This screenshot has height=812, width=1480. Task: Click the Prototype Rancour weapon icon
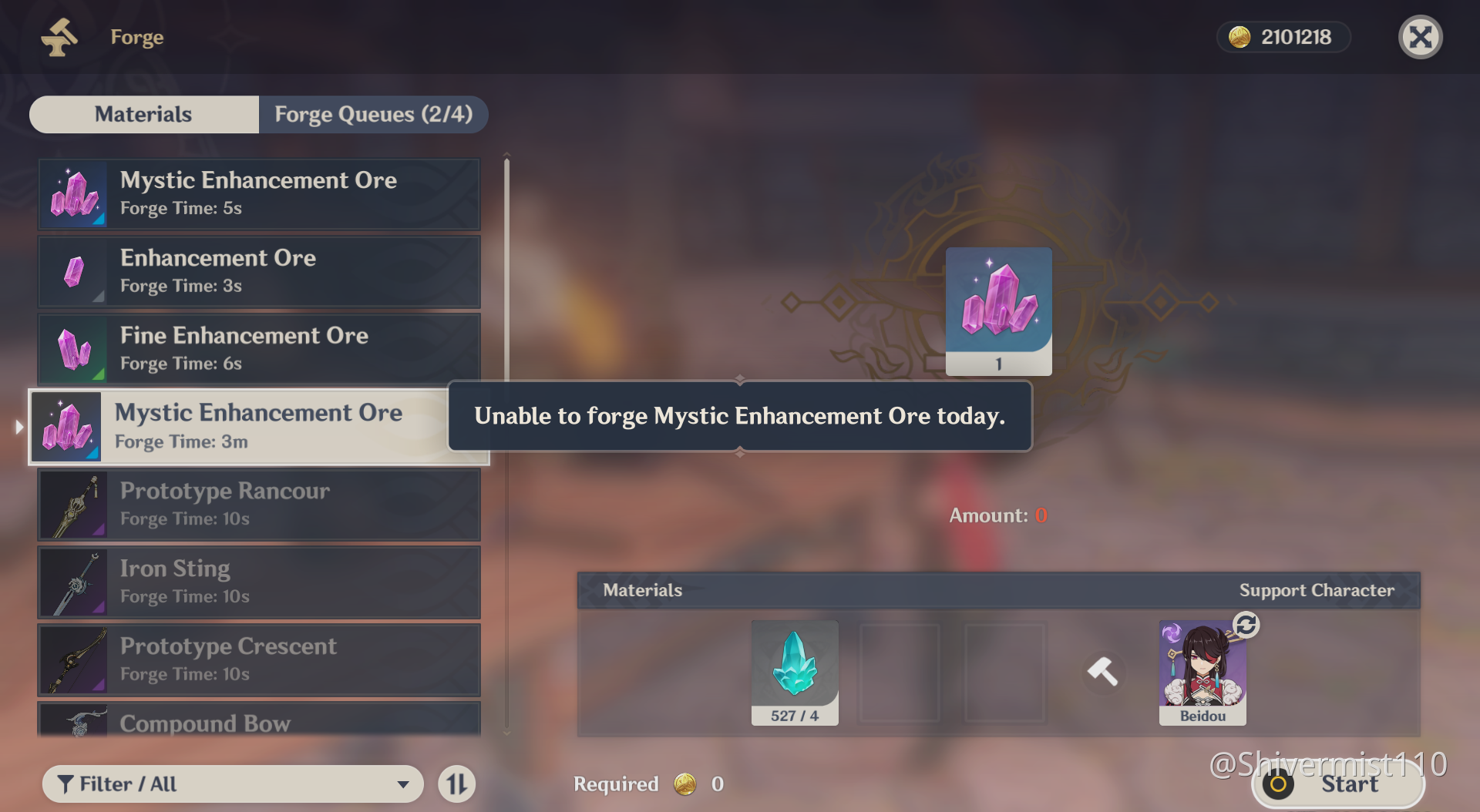click(x=74, y=505)
